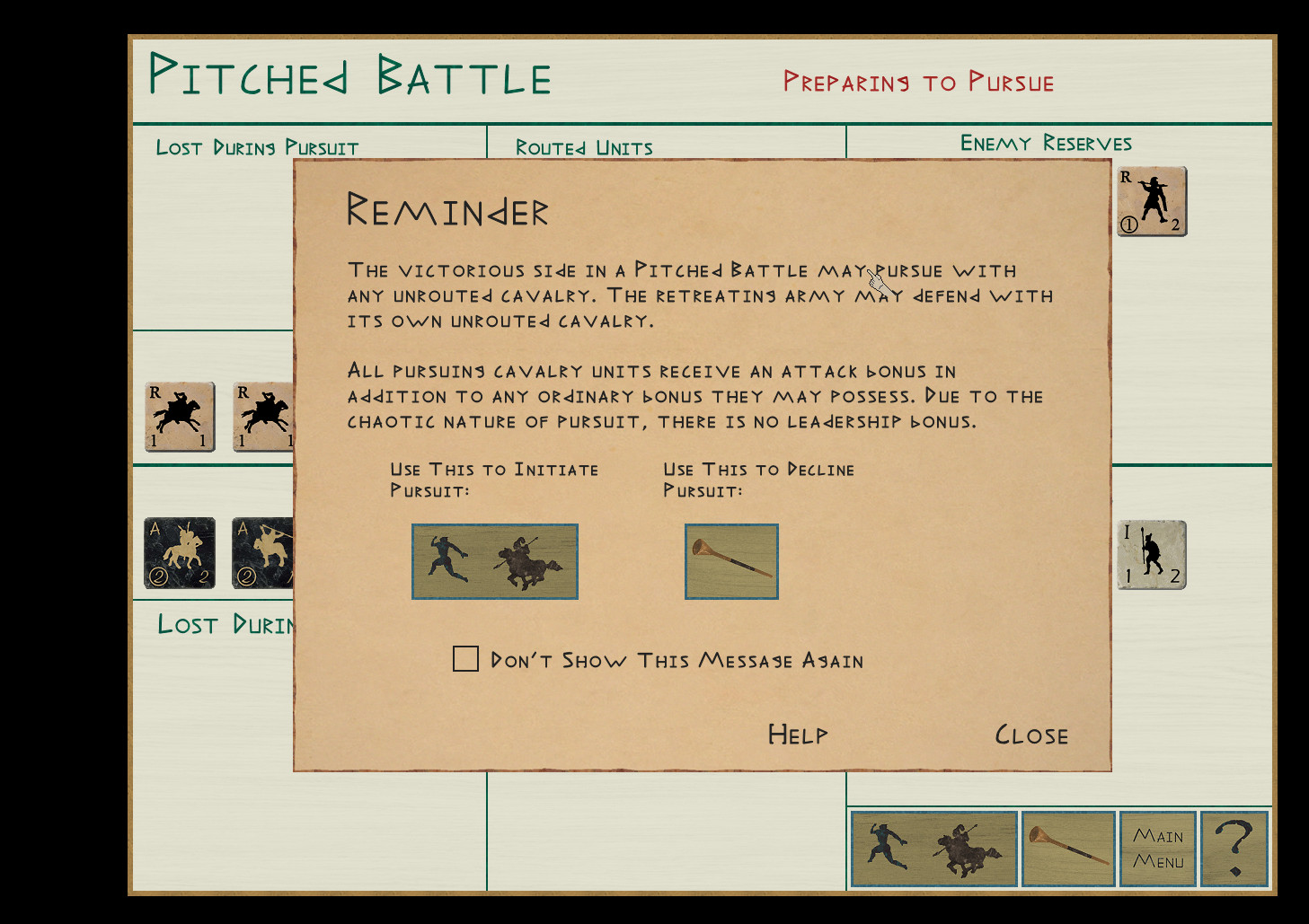Tick the Don't Show This Message Again checkbox

pos(465,659)
